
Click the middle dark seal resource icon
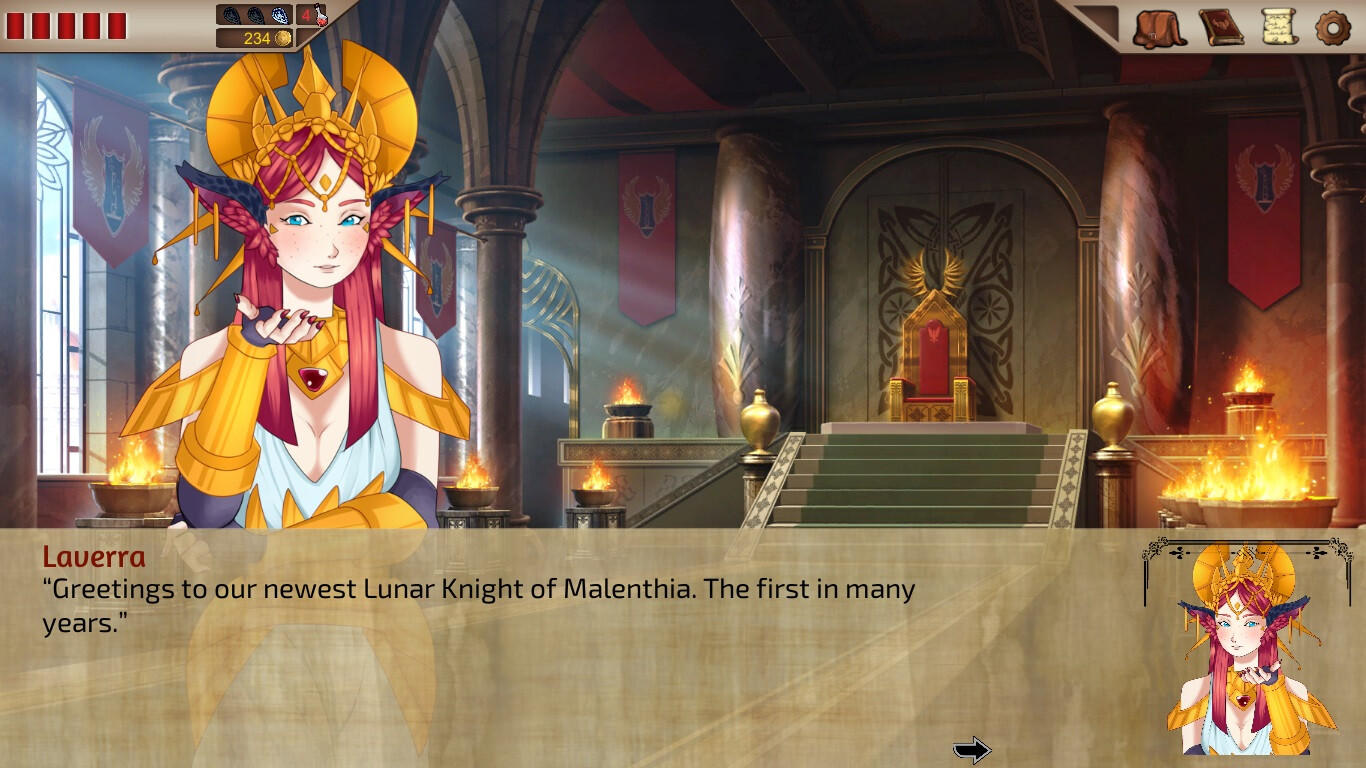(255, 15)
